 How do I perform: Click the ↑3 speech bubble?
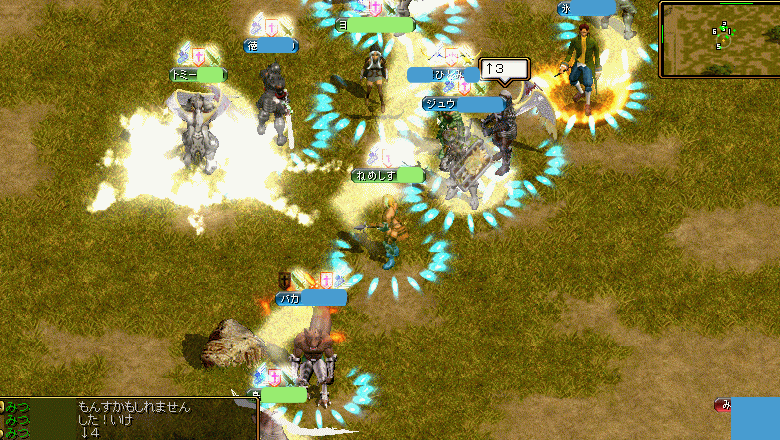click(x=504, y=69)
